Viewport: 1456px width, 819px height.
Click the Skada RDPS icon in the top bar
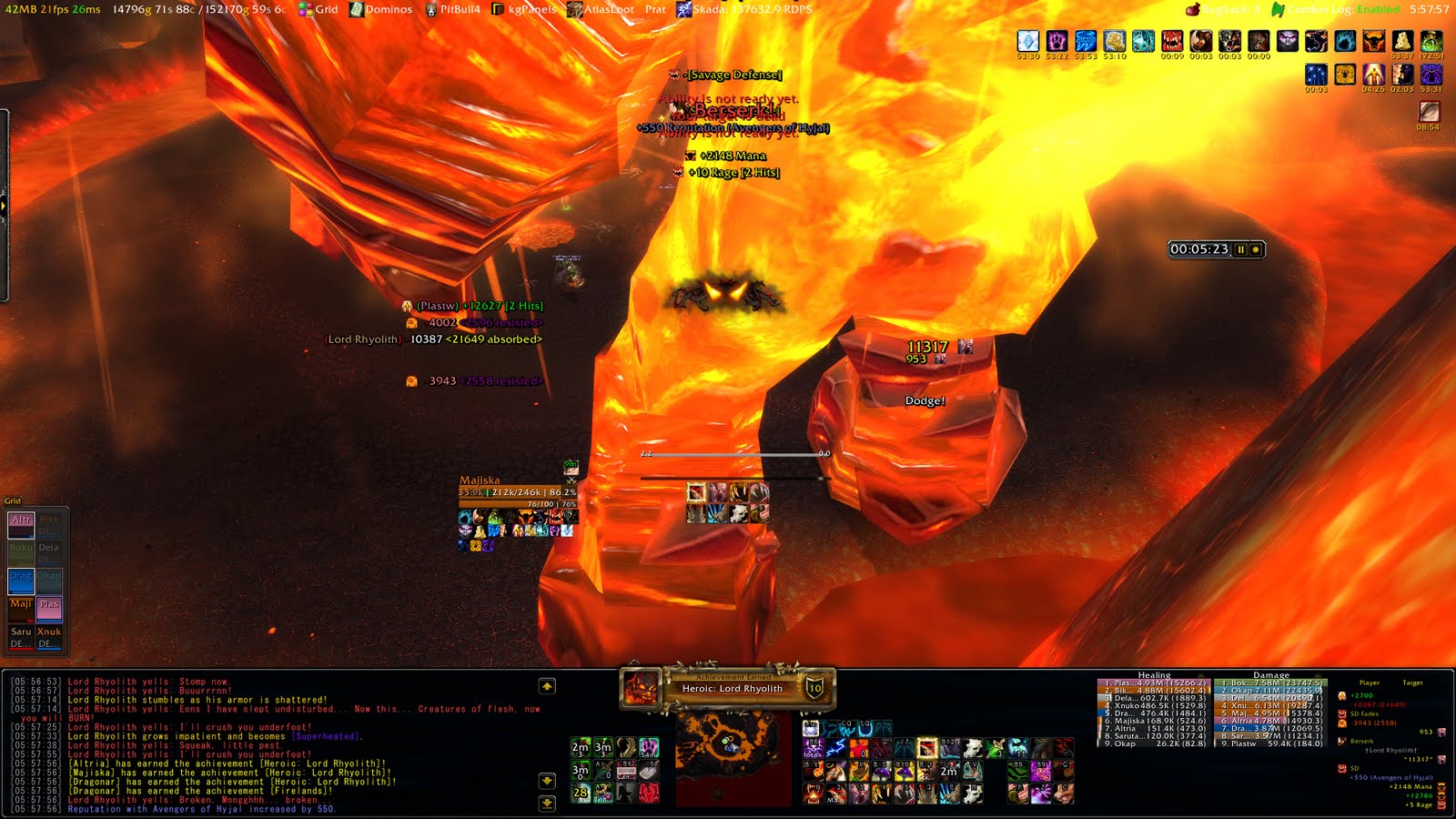684,10
